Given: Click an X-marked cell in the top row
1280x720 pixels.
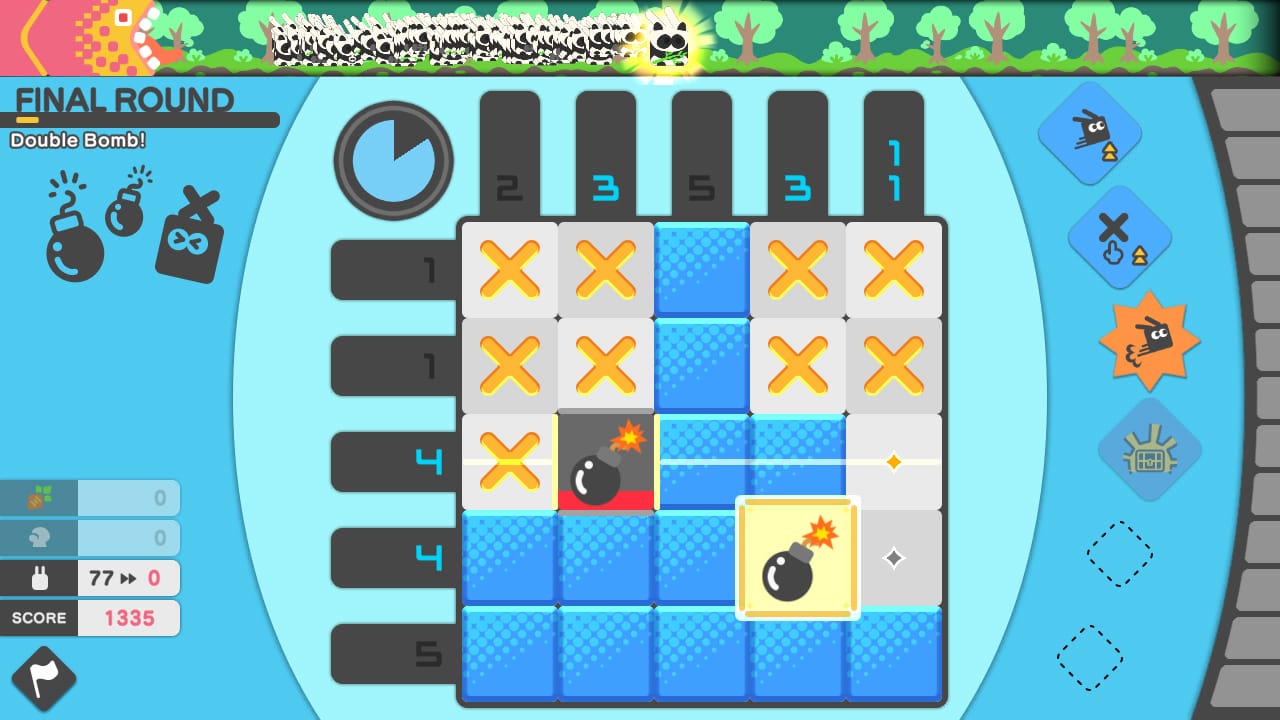Looking at the screenshot, I should 509,270.
